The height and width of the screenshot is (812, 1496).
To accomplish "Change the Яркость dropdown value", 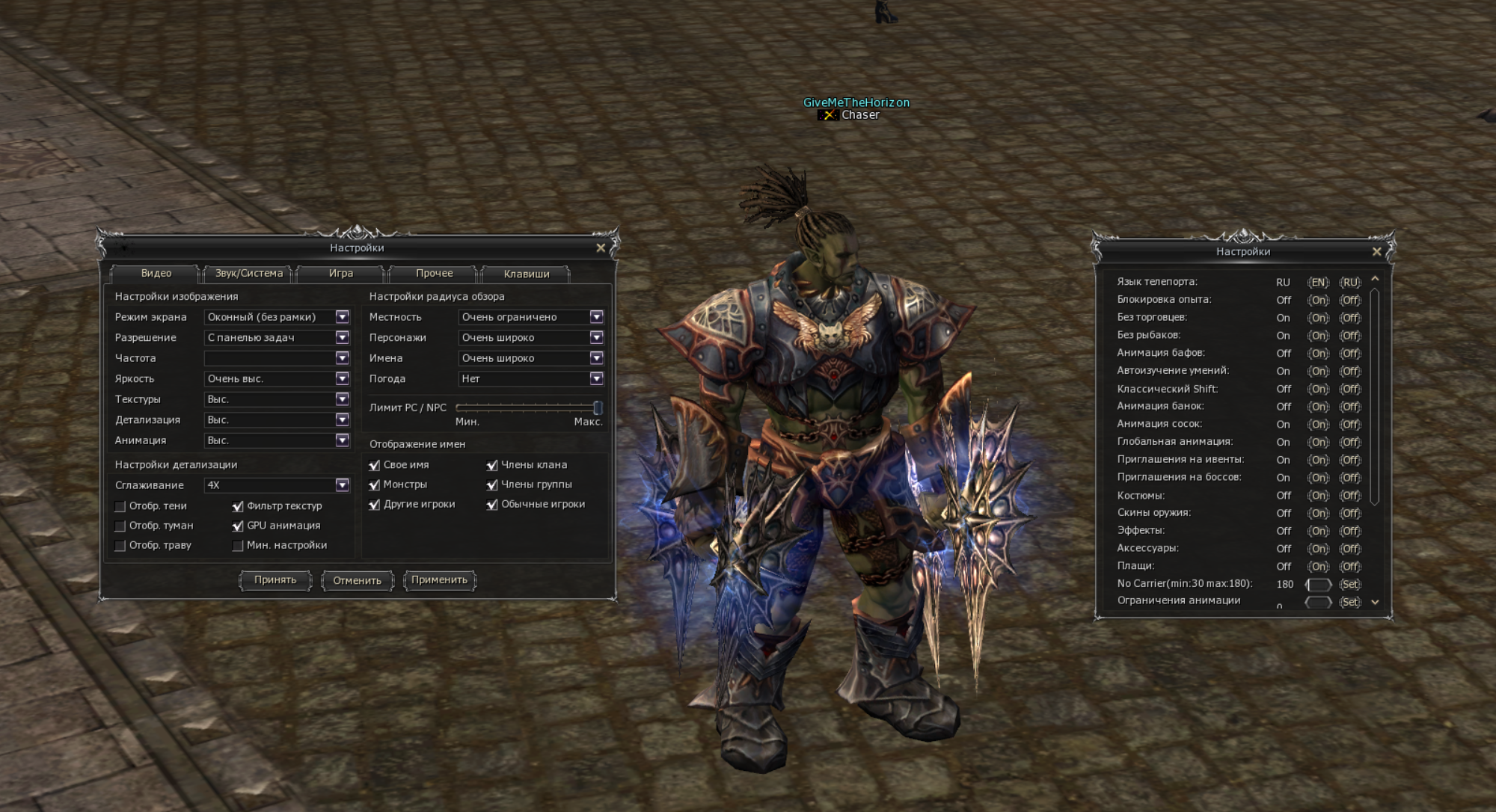I will click(x=342, y=379).
